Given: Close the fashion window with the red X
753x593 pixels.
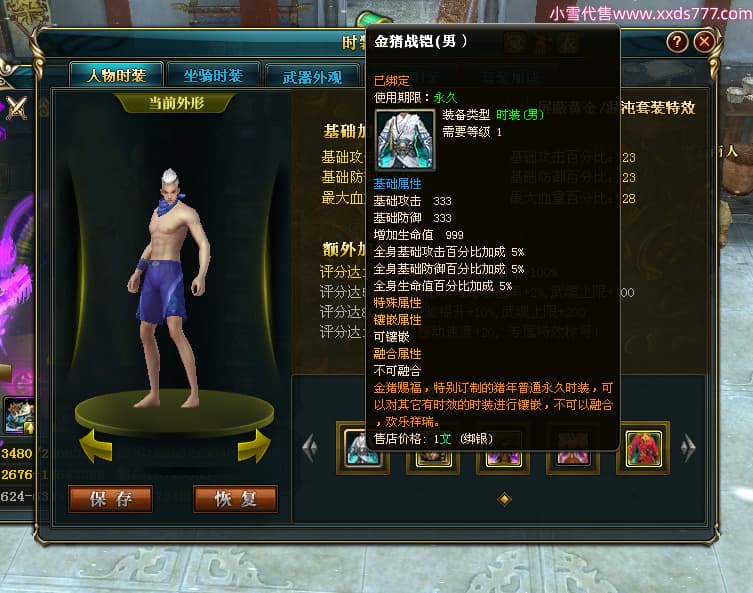Looking at the screenshot, I should coord(705,41).
